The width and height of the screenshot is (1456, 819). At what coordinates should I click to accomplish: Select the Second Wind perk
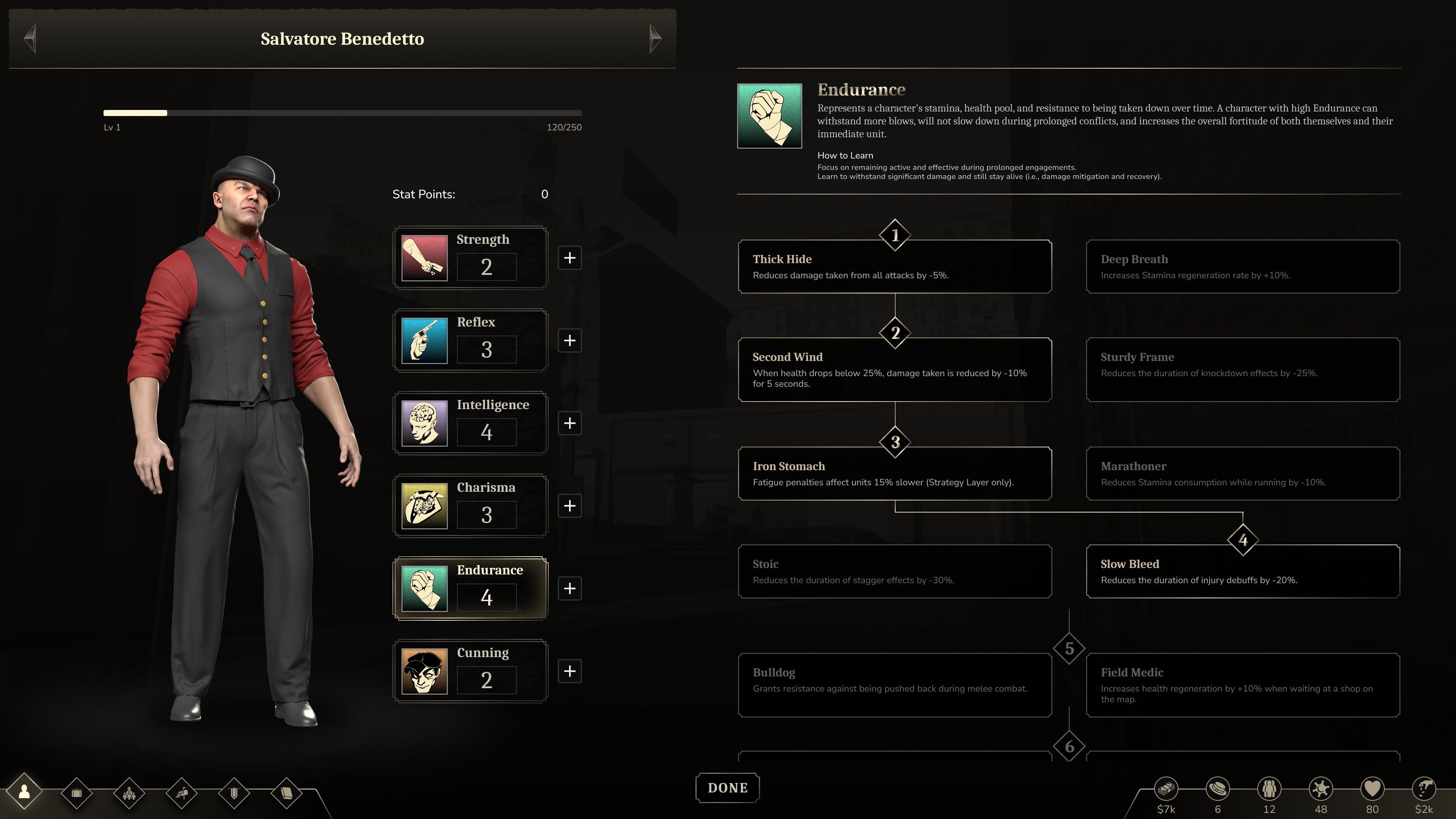pyautogui.click(x=894, y=370)
